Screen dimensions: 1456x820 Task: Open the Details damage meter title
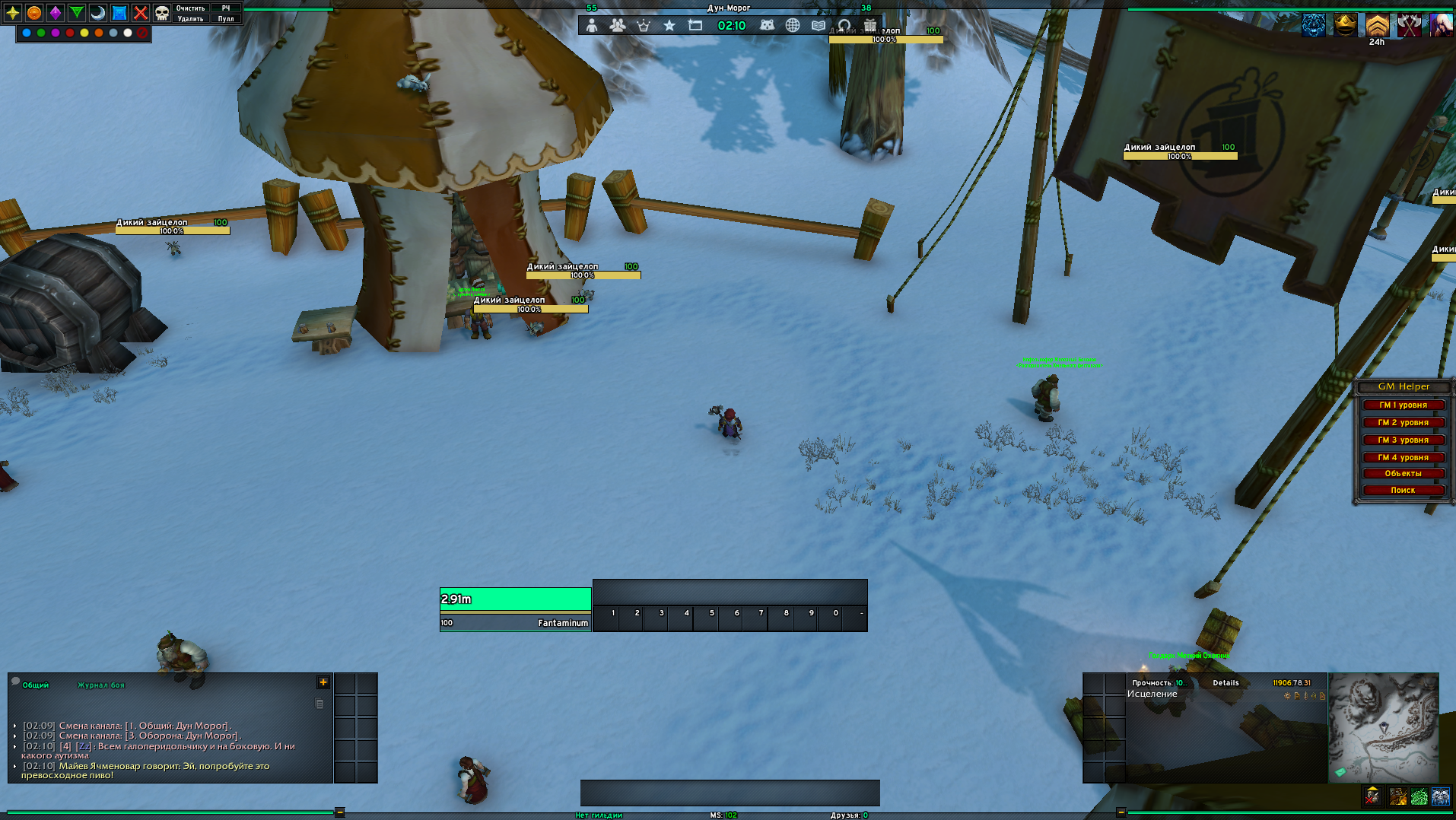pos(1226,682)
